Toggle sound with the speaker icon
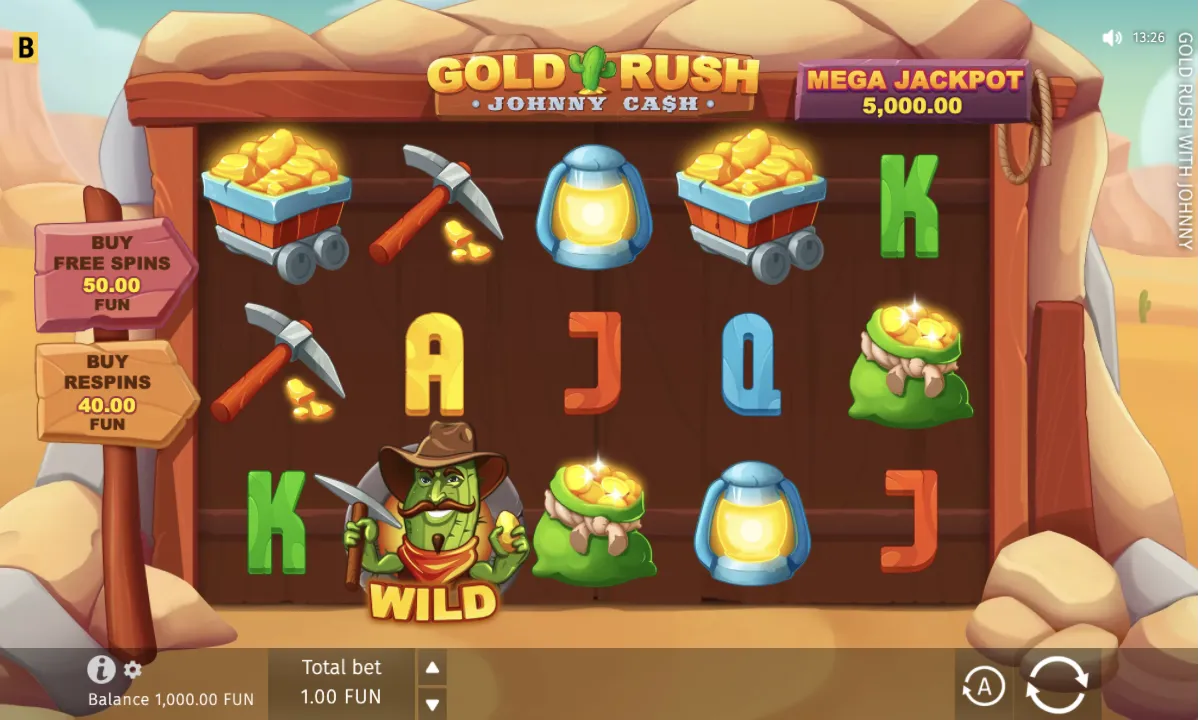The height and width of the screenshot is (720, 1200). click(x=1111, y=38)
